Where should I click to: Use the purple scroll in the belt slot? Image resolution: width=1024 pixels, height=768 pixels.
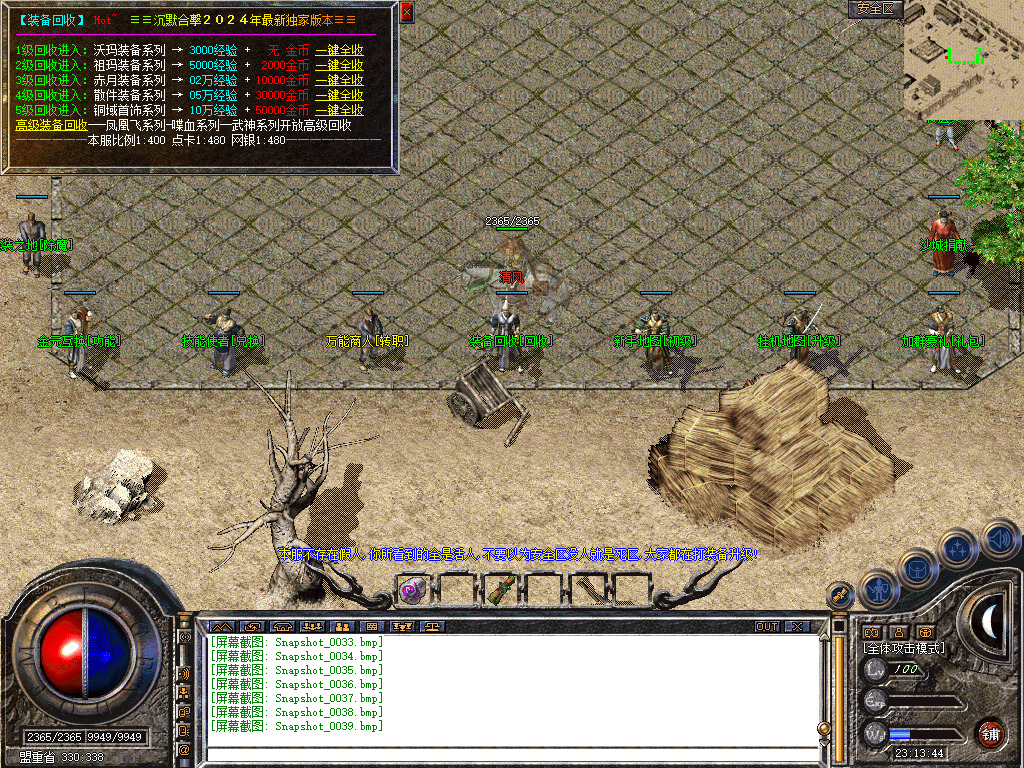click(412, 590)
